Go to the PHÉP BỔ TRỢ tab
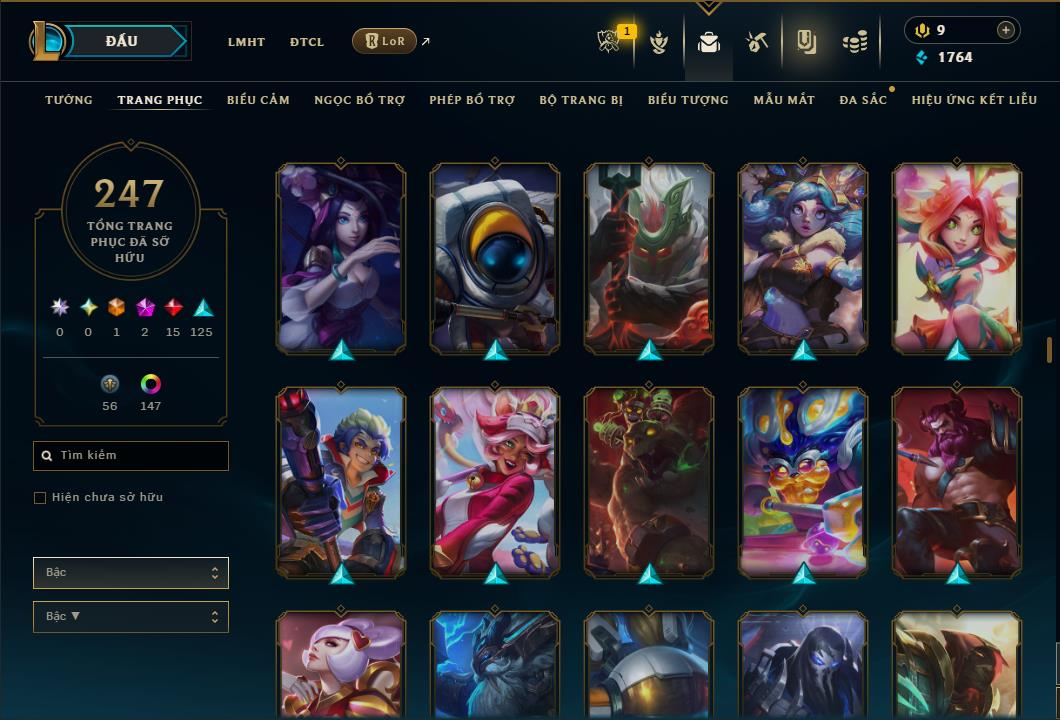1060x720 pixels. (472, 100)
